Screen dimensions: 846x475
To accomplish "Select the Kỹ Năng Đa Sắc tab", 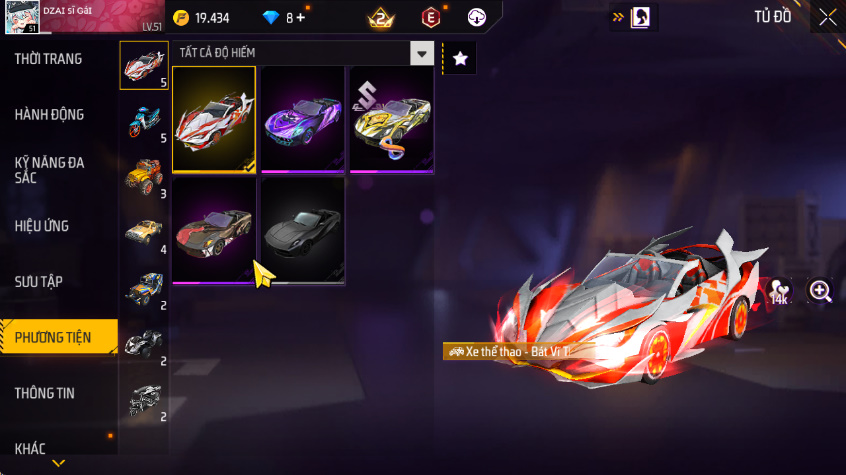I will [x=49, y=170].
